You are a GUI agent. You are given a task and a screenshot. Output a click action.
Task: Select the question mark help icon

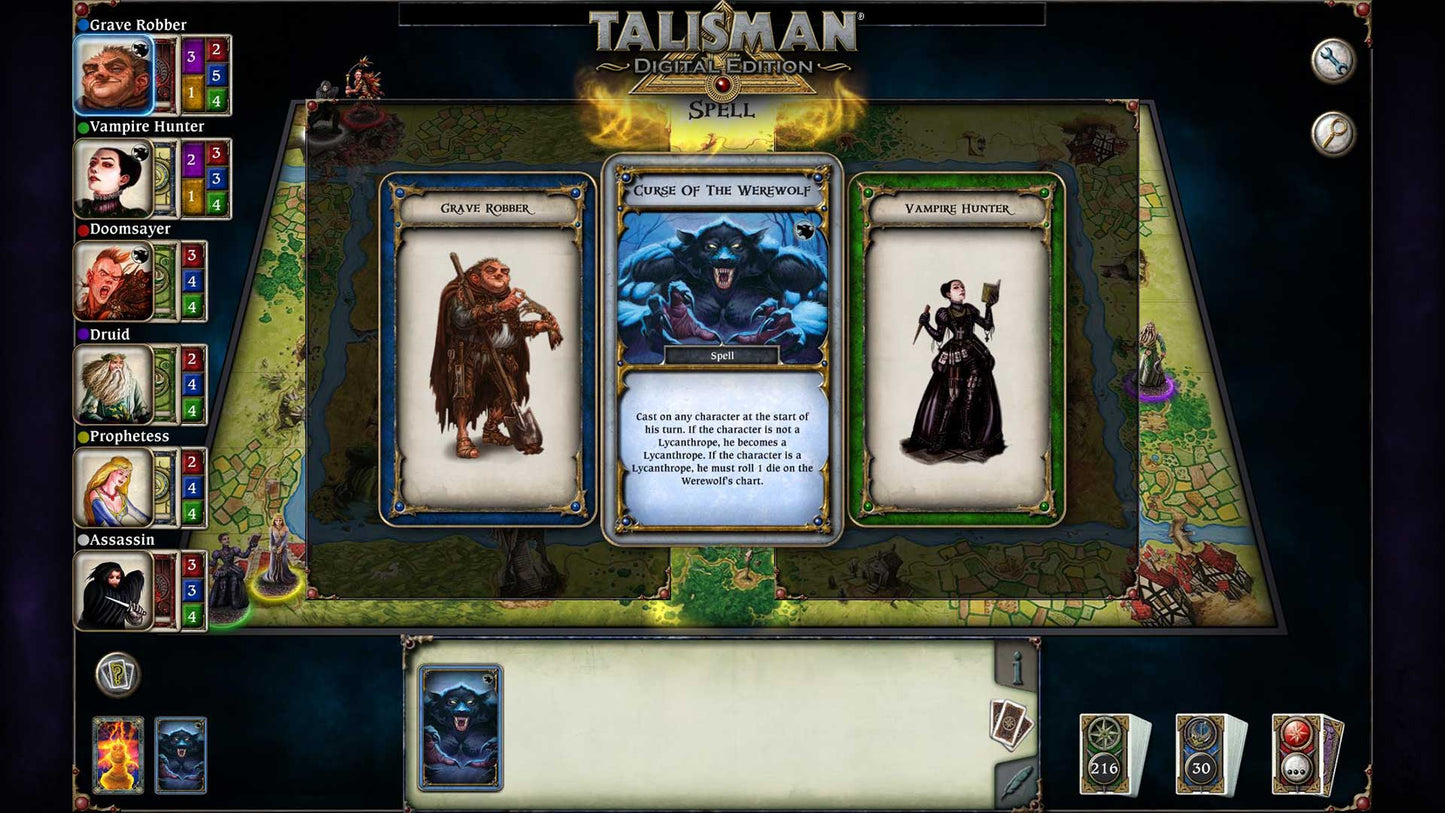[x=116, y=675]
